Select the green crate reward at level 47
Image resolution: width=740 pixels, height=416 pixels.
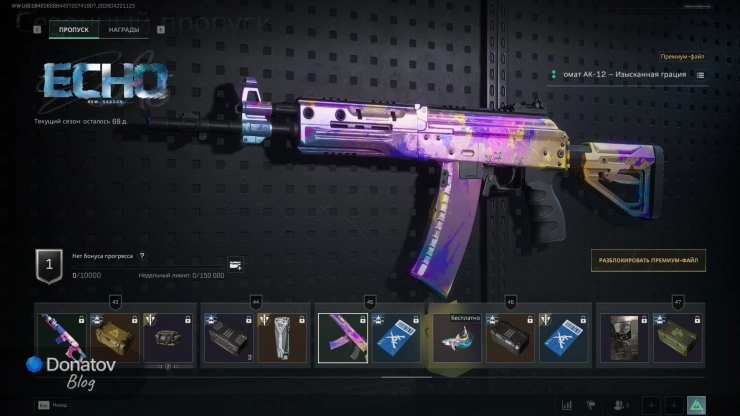(x=677, y=338)
